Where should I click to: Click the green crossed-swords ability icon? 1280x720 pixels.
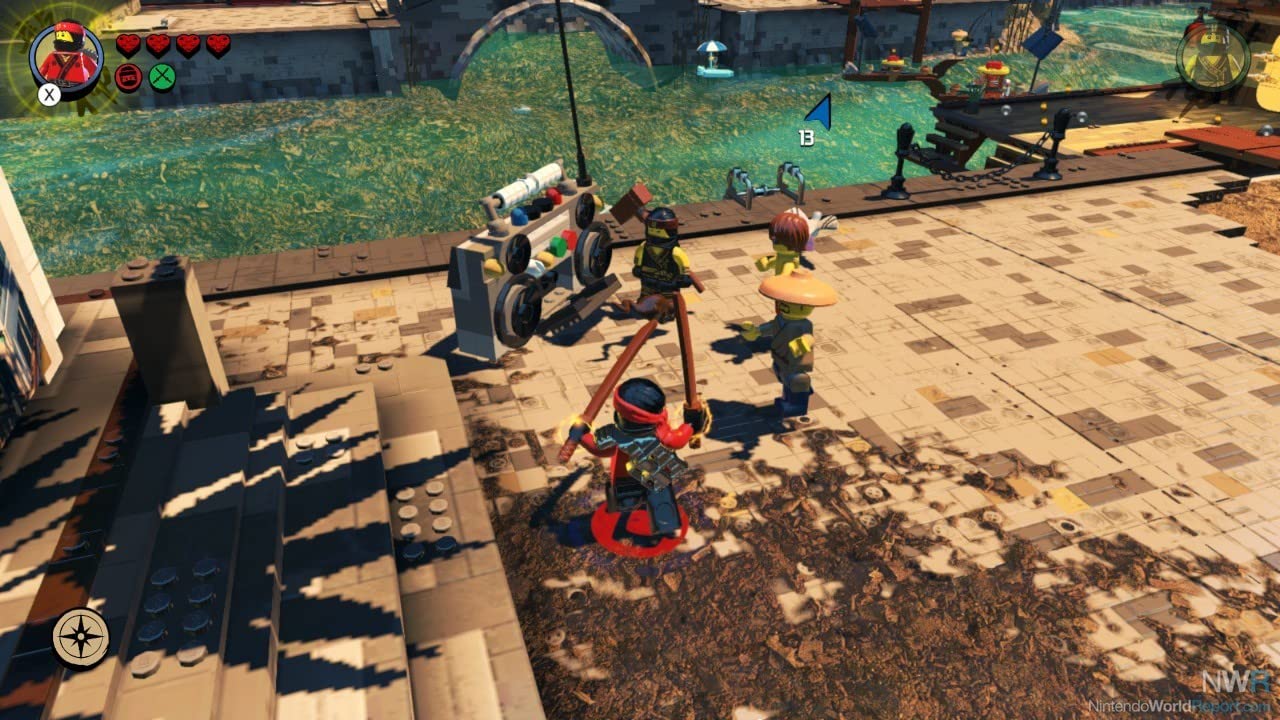pos(161,77)
